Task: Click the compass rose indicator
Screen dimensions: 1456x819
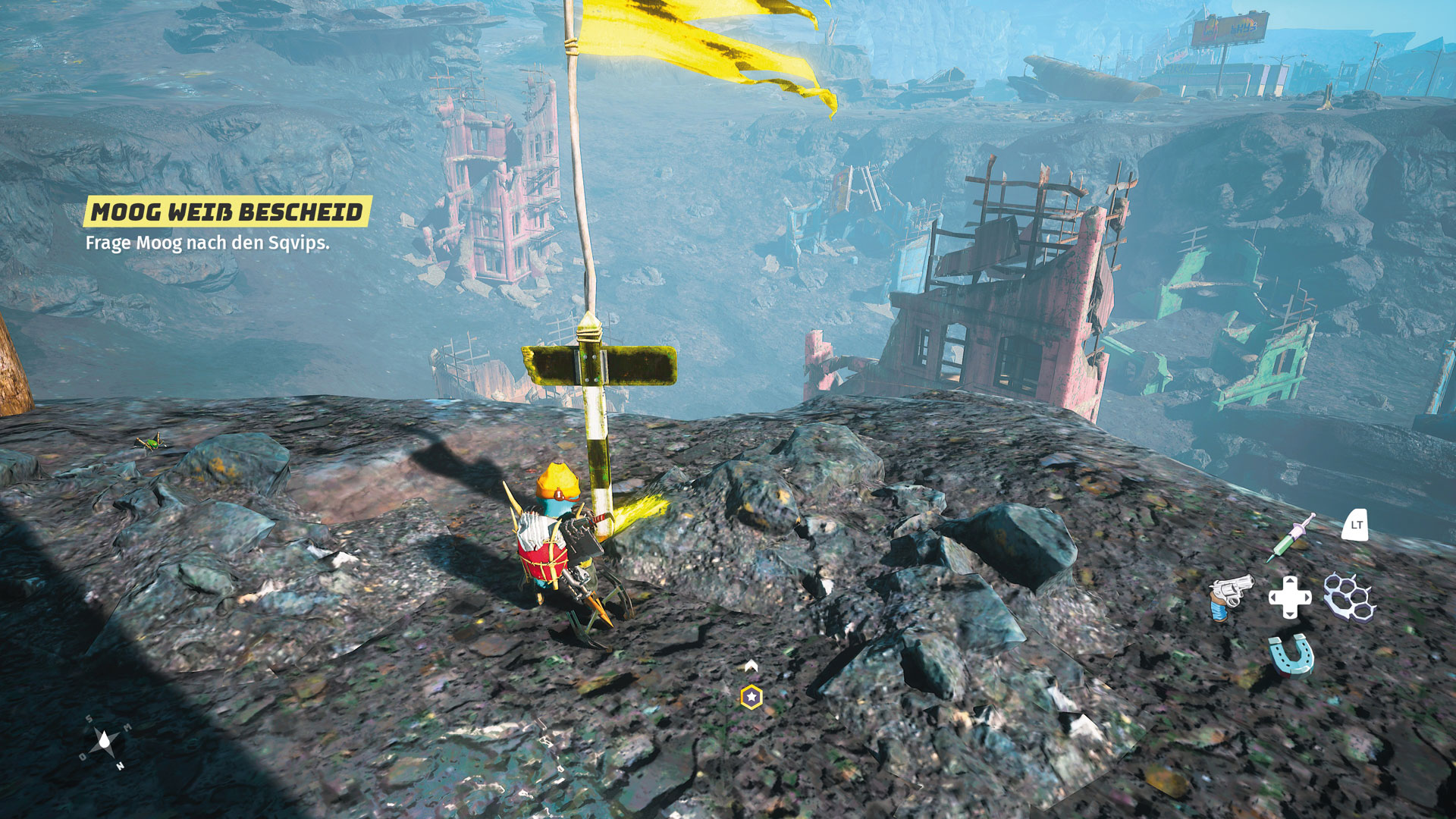Action: [x=104, y=742]
